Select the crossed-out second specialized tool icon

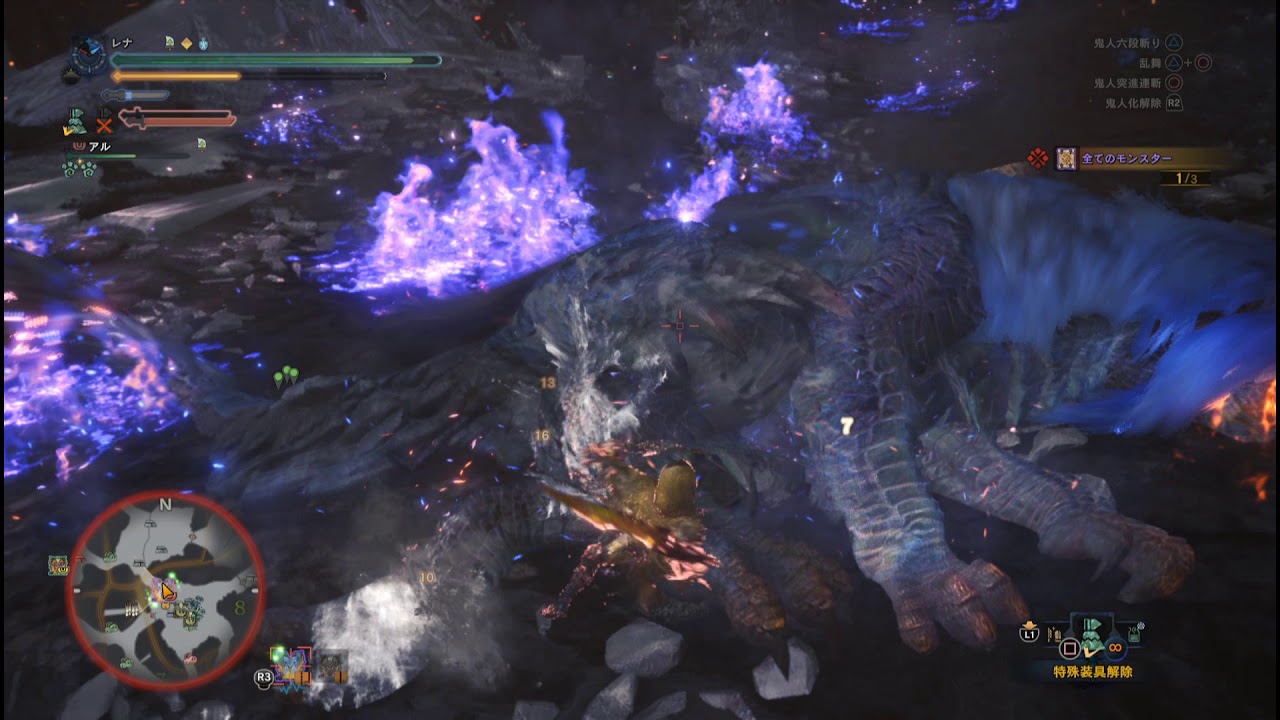(104, 124)
